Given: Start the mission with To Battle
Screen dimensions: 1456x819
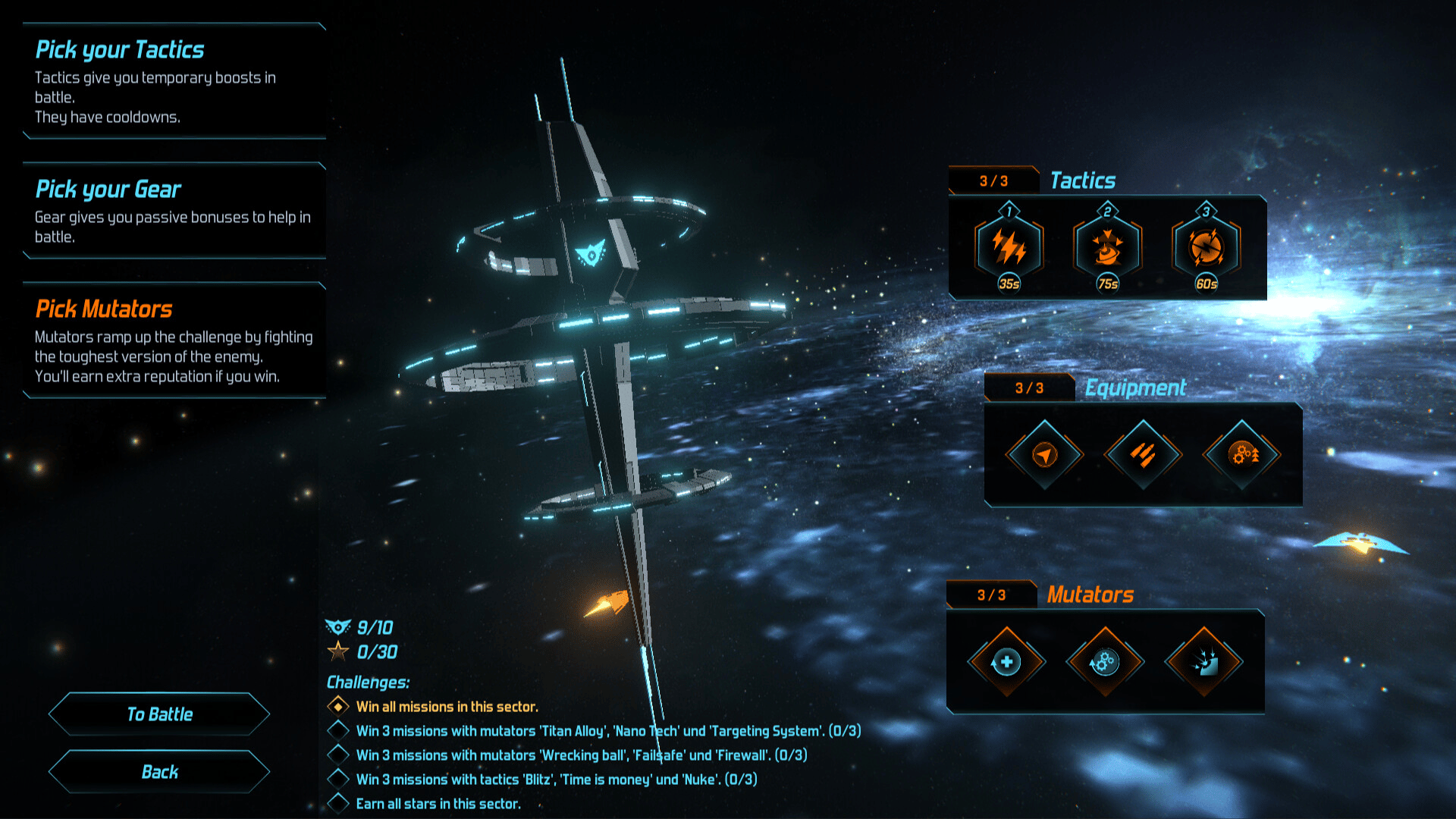Looking at the screenshot, I should pyautogui.click(x=159, y=714).
